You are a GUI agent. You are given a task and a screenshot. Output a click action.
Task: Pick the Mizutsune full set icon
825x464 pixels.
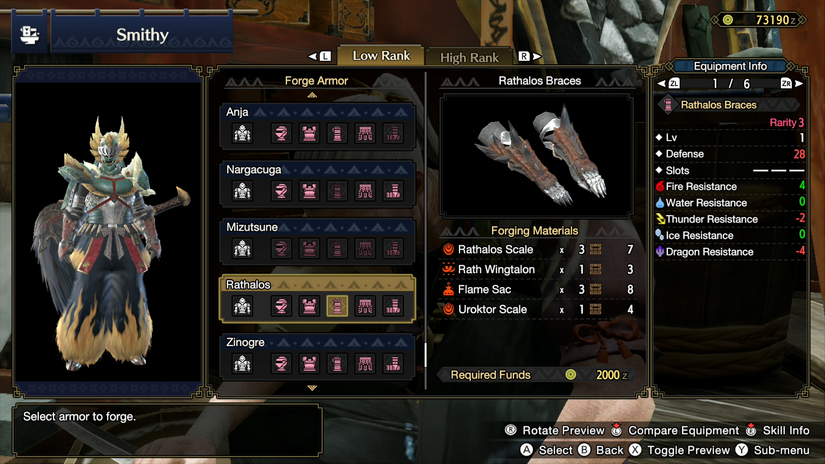point(241,248)
